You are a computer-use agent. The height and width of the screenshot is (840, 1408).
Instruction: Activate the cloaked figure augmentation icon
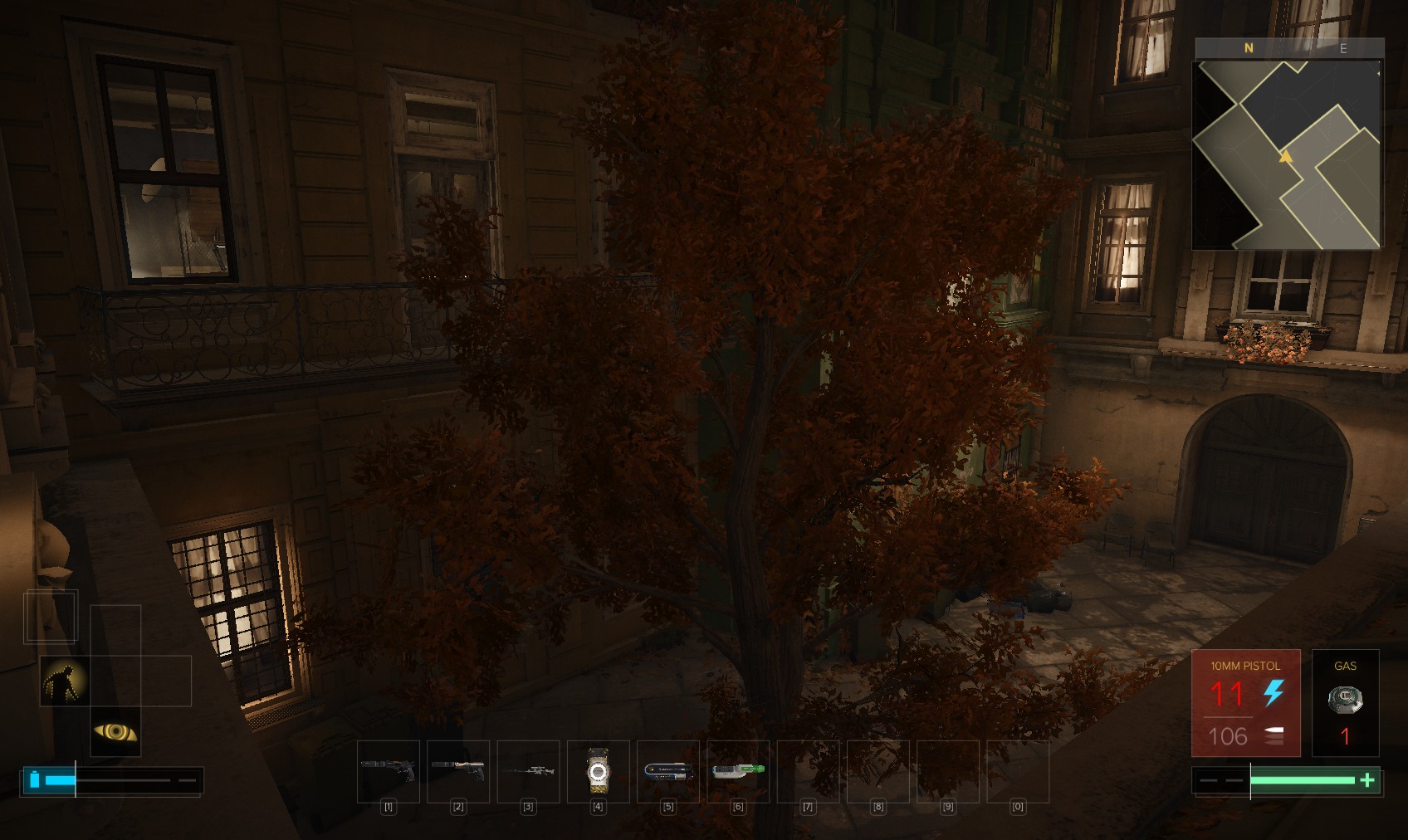65,681
